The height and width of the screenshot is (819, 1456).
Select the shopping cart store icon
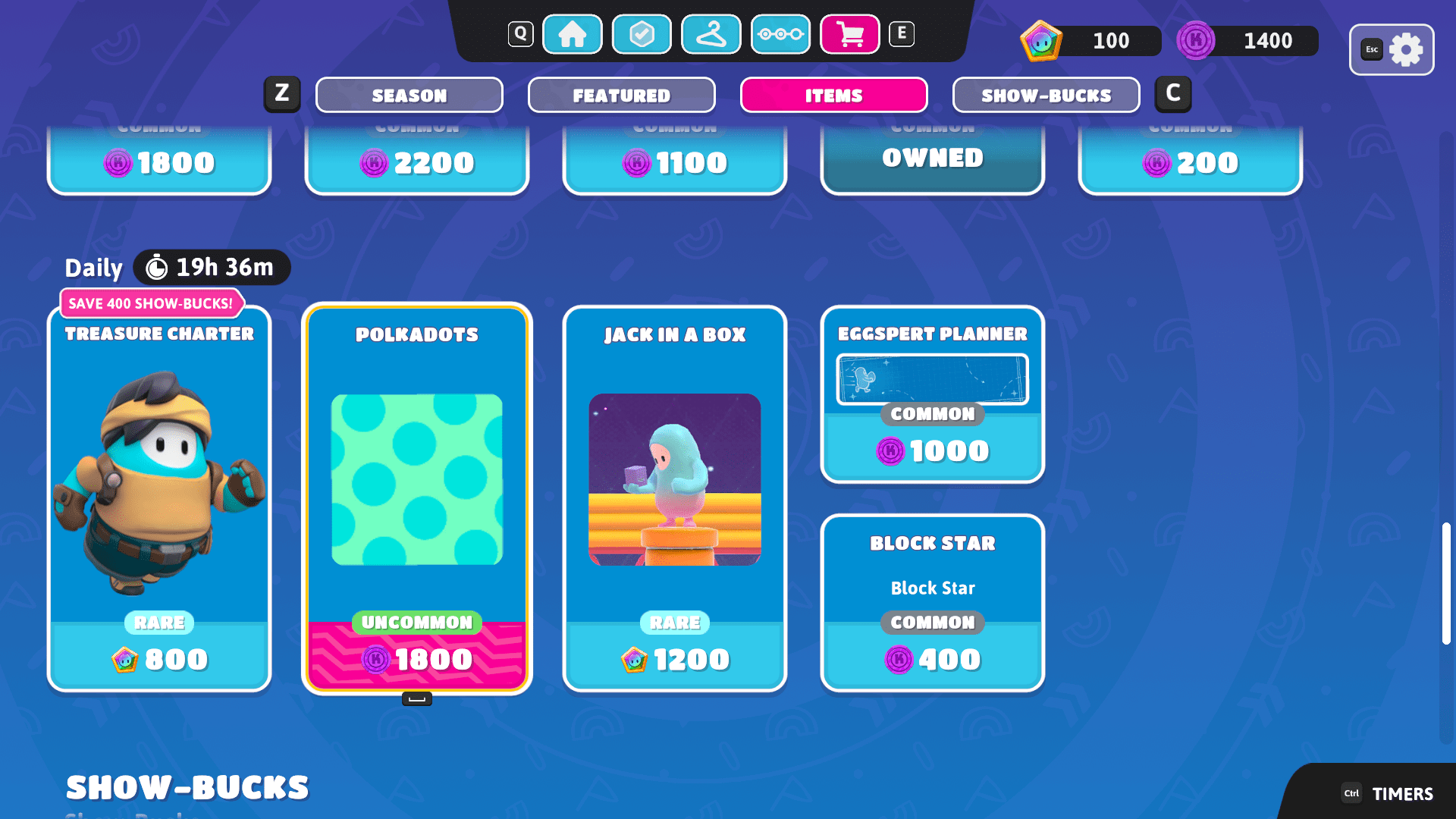[x=849, y=34]
